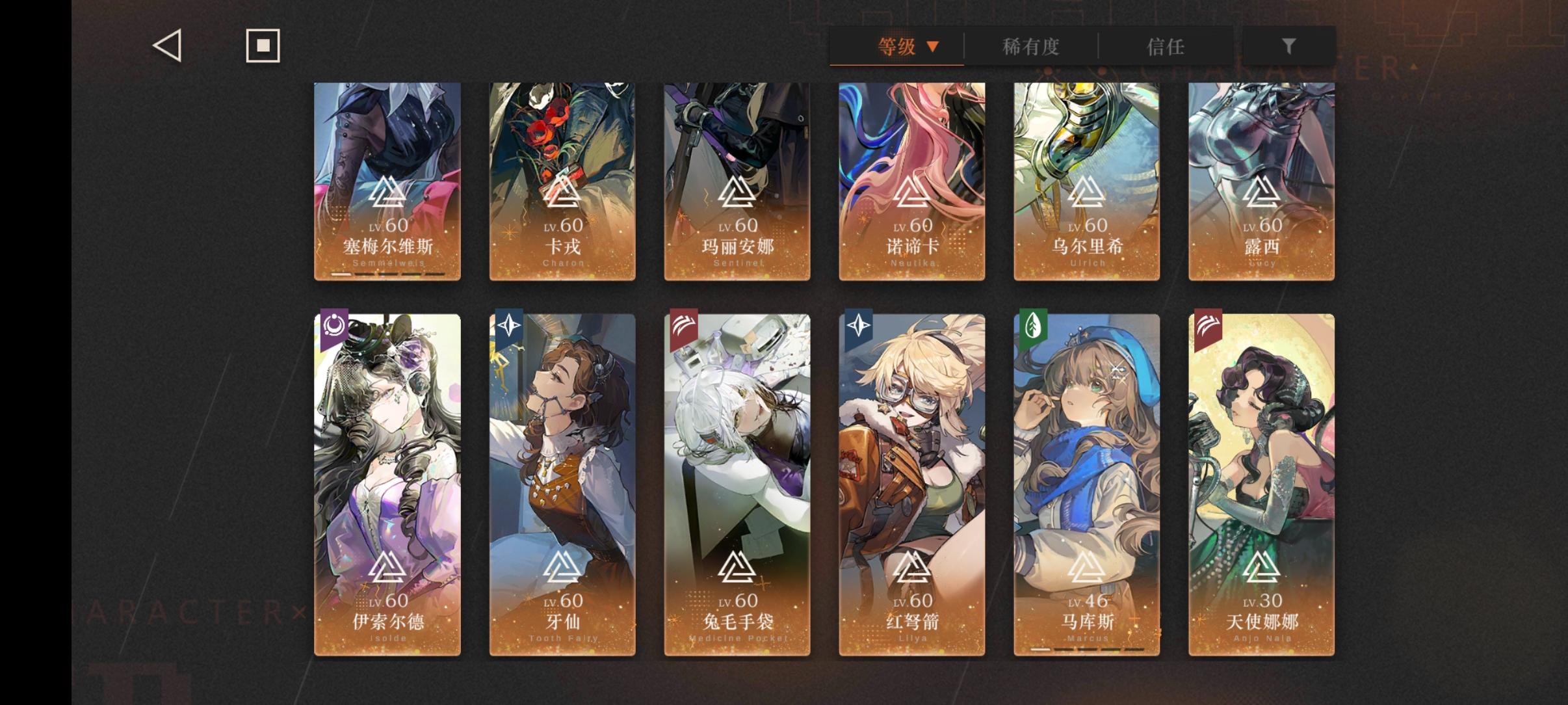Select the 红弩箭 character card
This screenshot has height=705, width=1568.
(x=911, y=481)
